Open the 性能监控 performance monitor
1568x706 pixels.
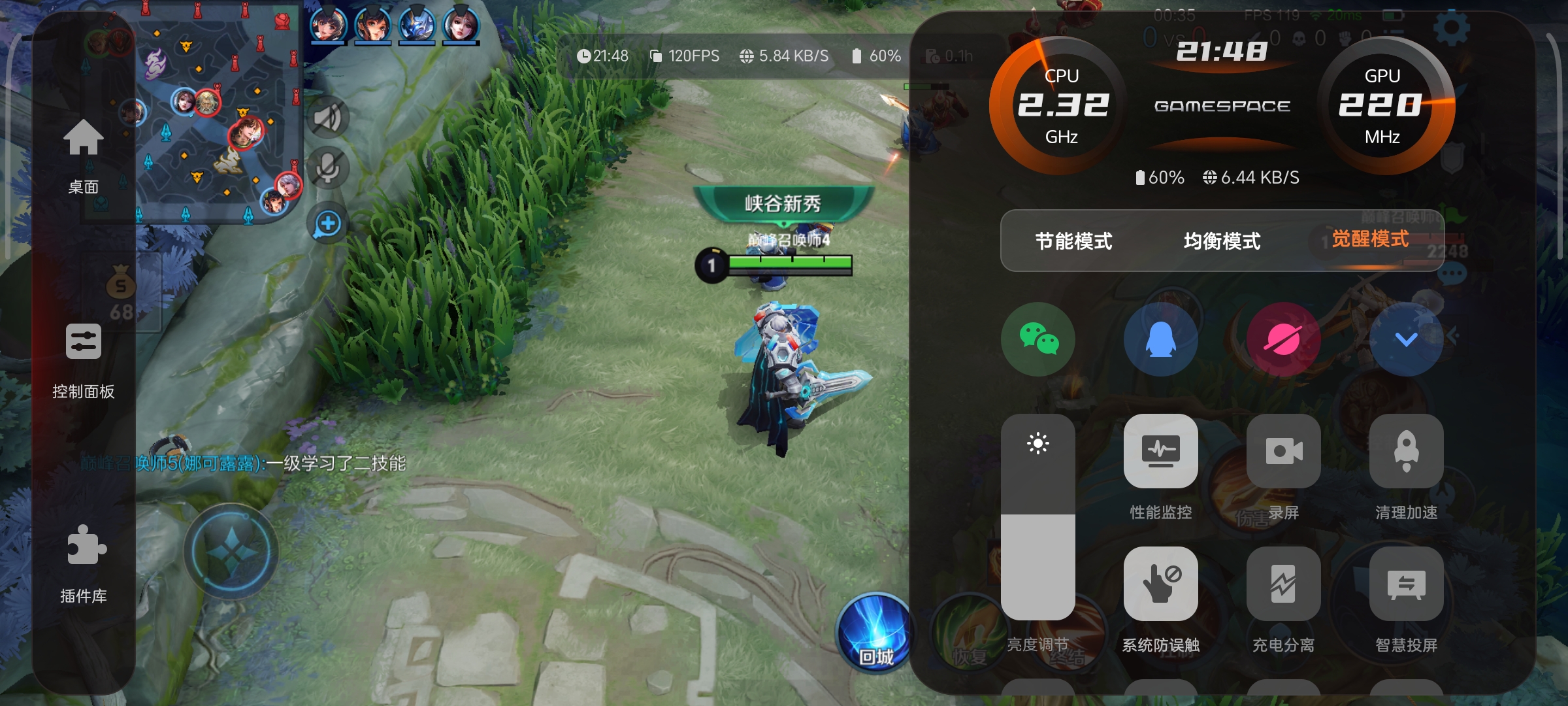(x=1160, y=452)
